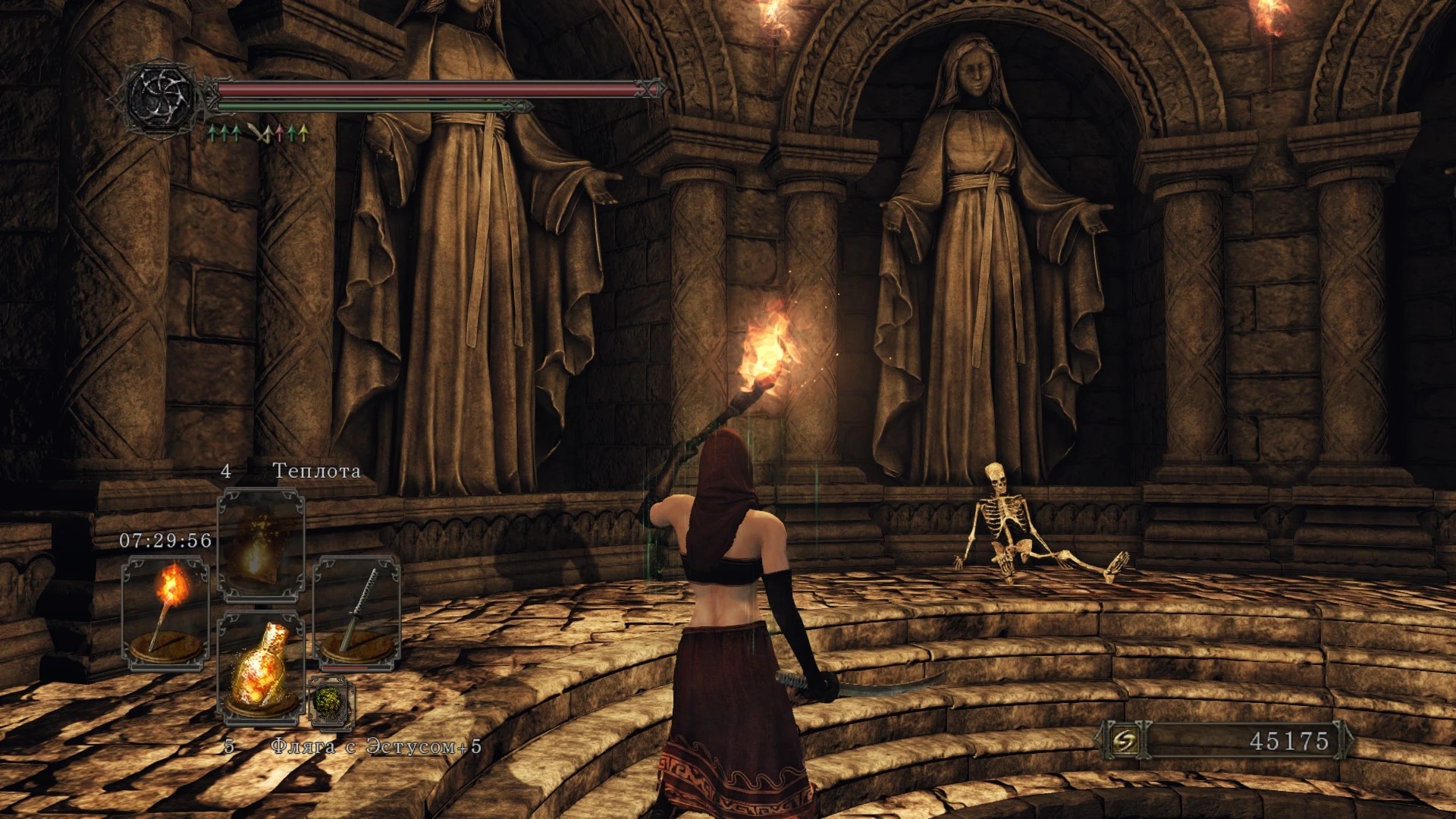This screenshot has width=1456, height=819.
Task: Select the katana right-hand weapon slot
Action: [356, 613]
